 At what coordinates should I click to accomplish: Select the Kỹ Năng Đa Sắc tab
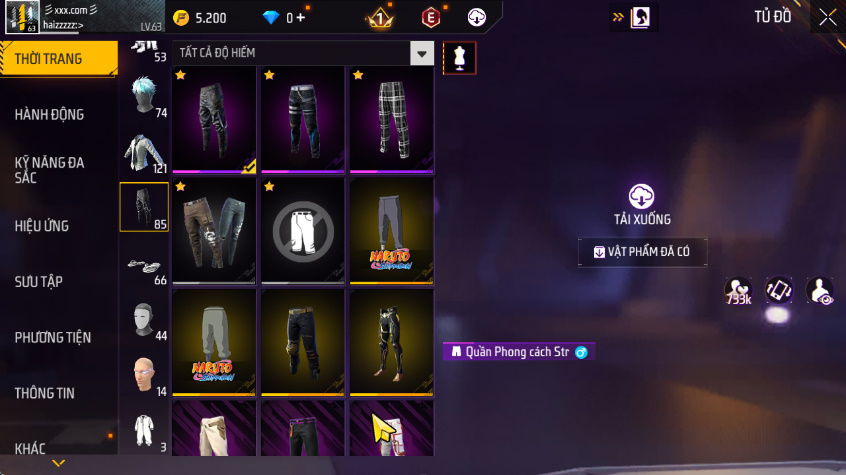click(x=50, y=169)
